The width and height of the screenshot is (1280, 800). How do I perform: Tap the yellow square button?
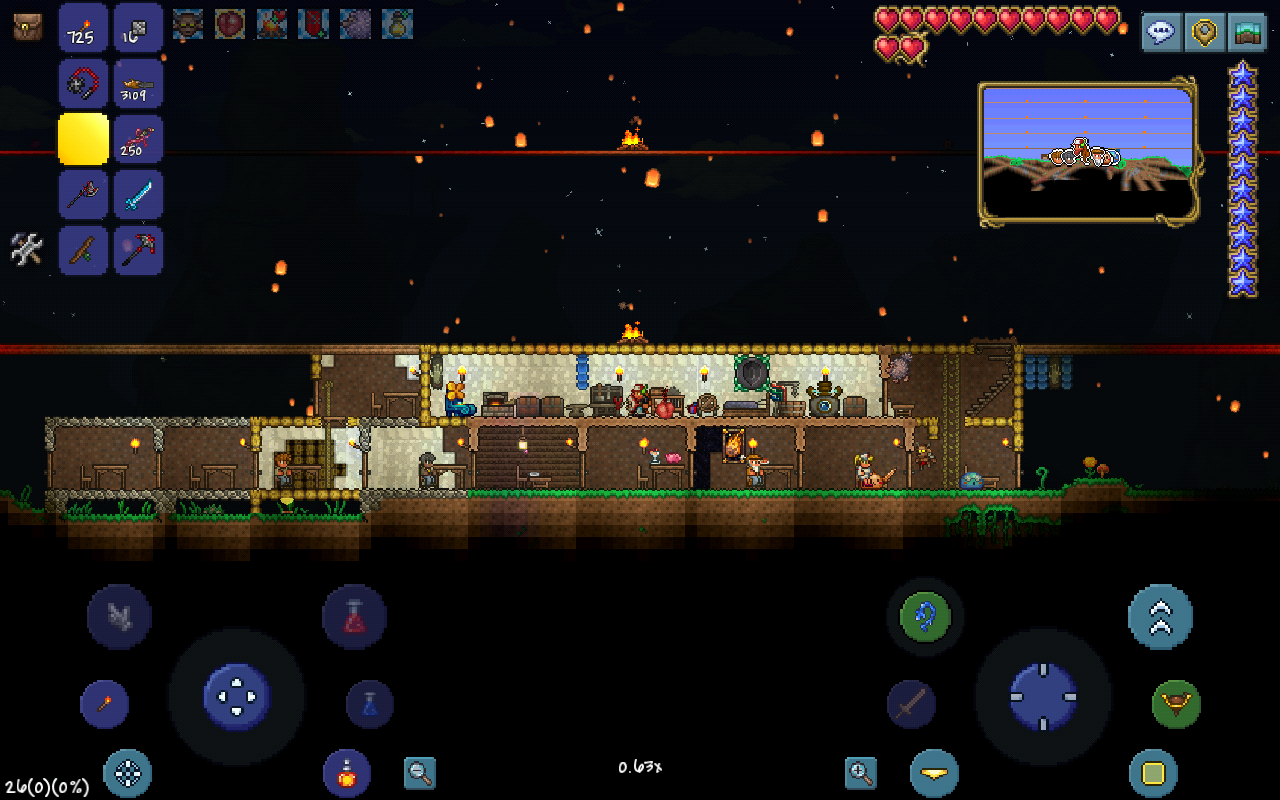[1153, 773]
